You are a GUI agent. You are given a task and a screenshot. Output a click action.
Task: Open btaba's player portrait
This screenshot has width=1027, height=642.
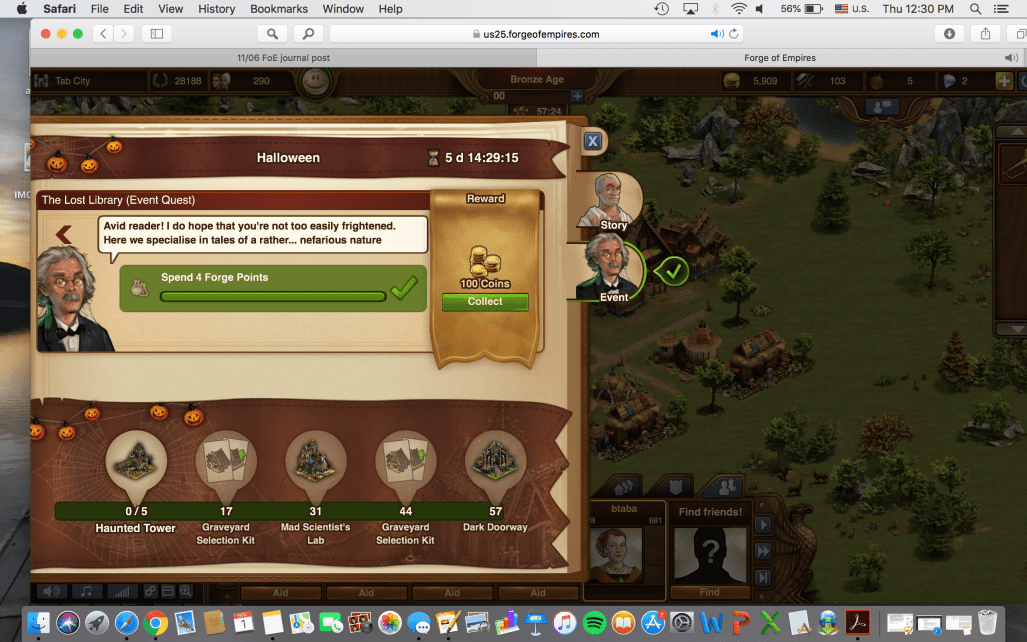[623, 553]
